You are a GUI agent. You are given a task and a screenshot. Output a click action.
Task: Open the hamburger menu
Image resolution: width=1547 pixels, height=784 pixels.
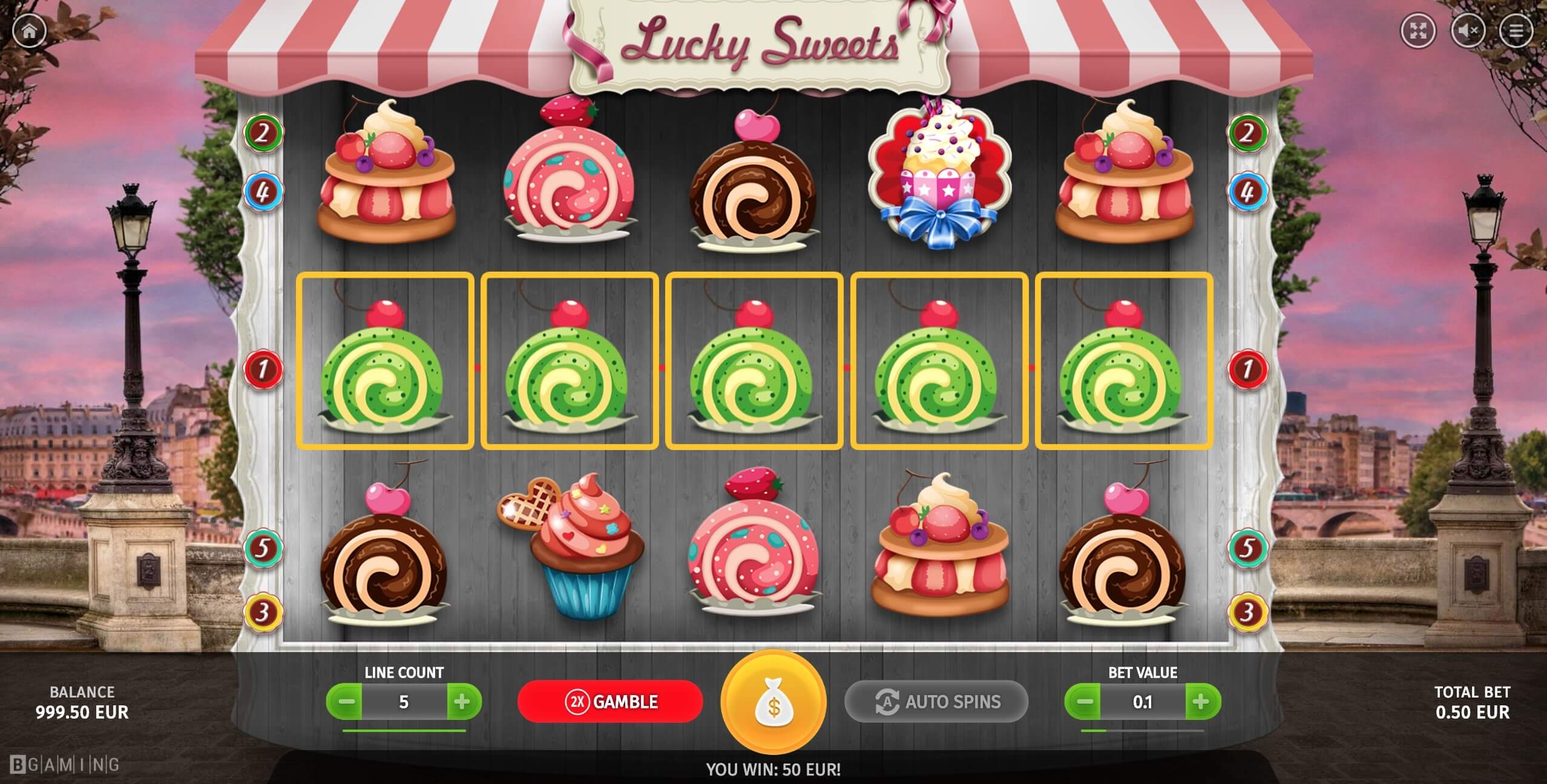[x=1516, y=30]
